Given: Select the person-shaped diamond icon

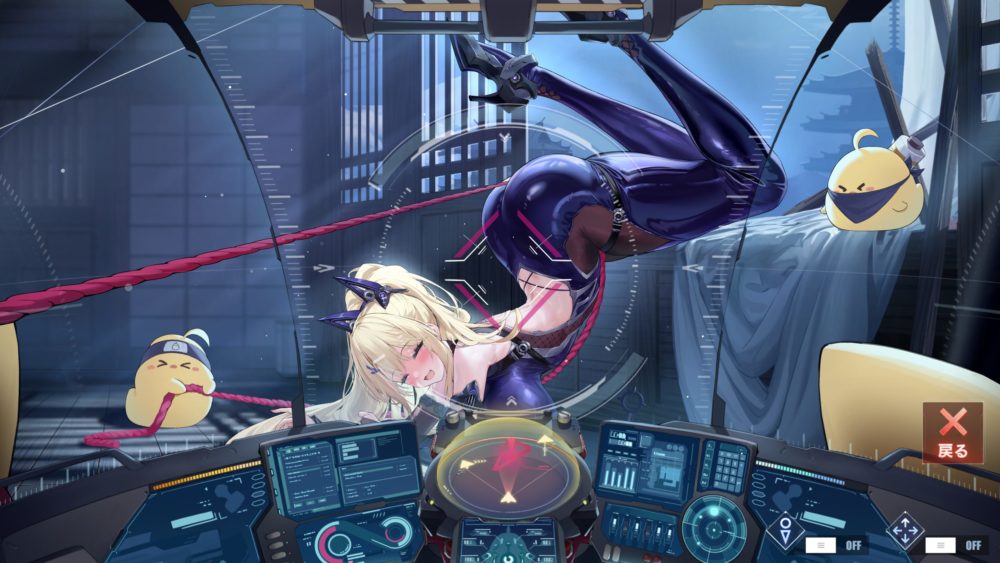Looking at the screenshot, I should 785,530.
